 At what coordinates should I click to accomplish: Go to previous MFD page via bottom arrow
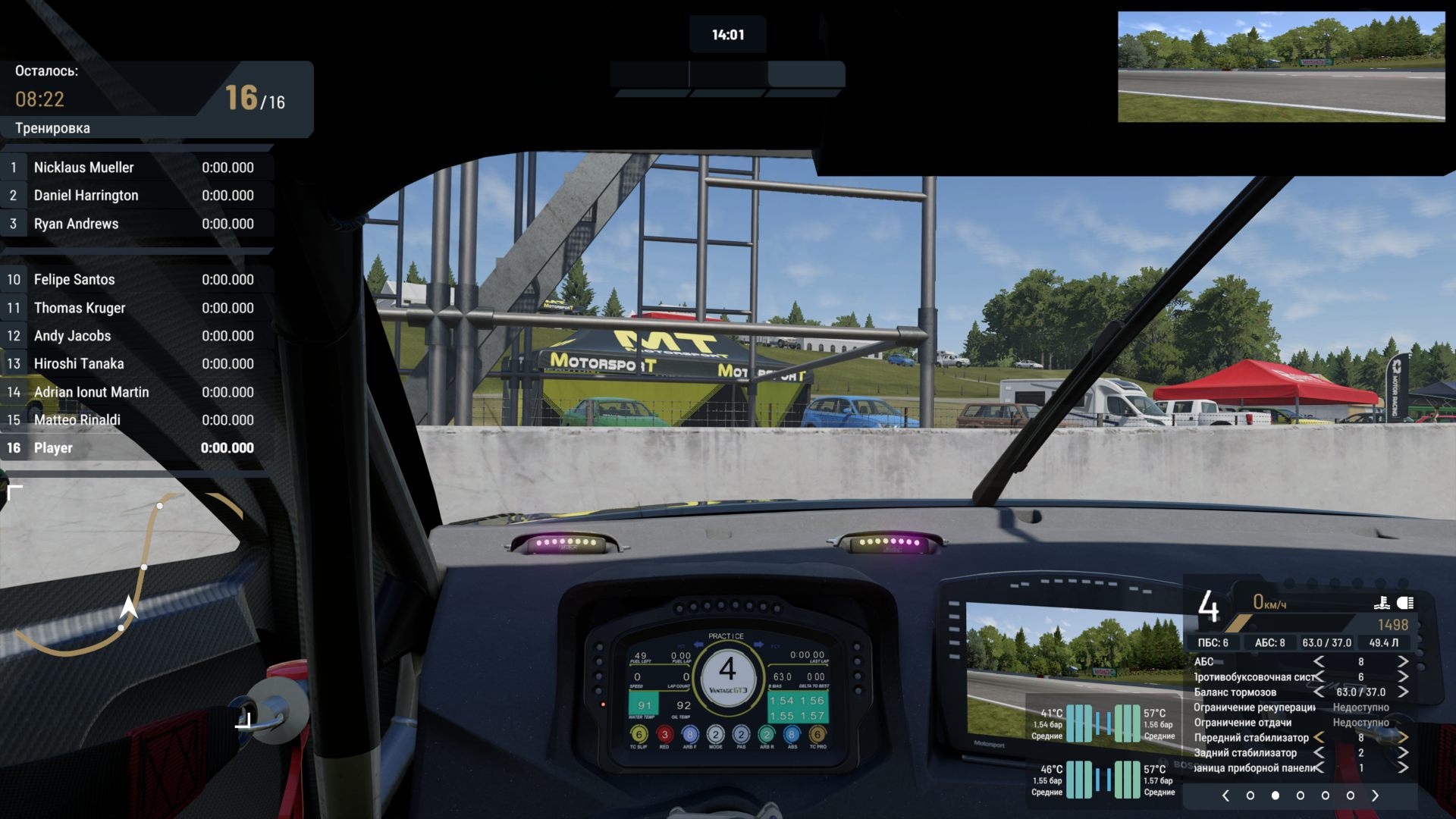(1225, 795)
